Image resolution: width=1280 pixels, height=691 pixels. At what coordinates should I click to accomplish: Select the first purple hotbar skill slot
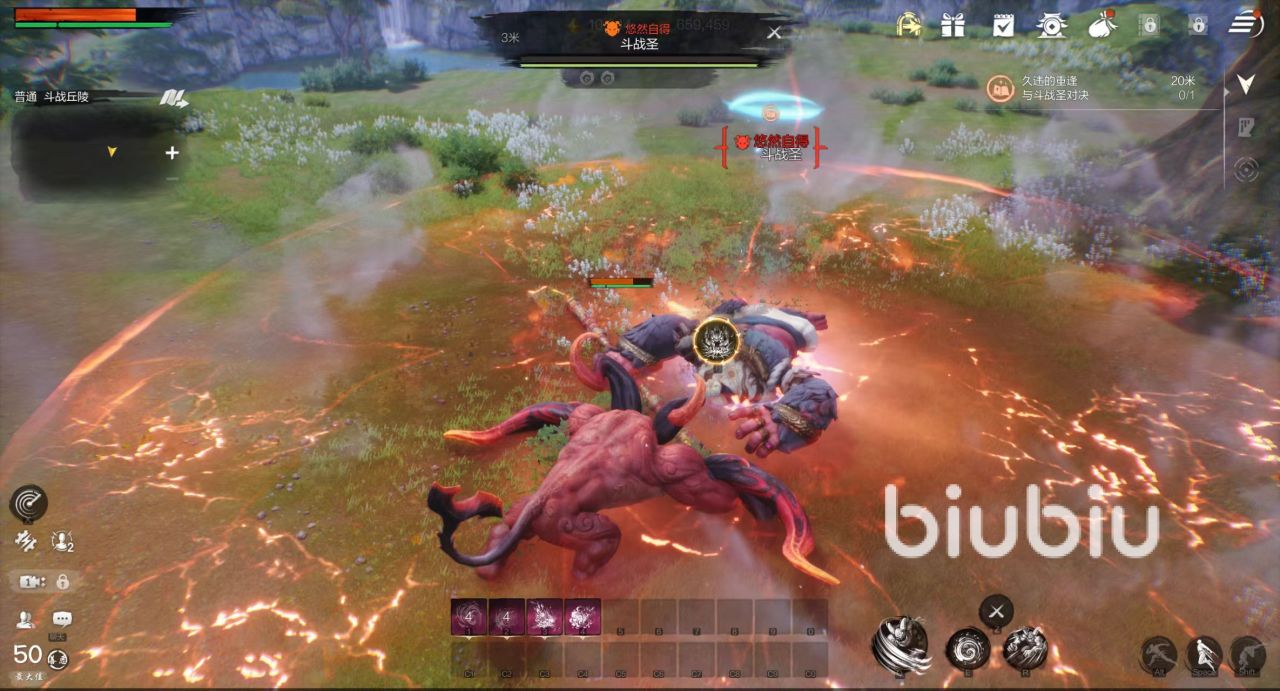coord(468,616)
